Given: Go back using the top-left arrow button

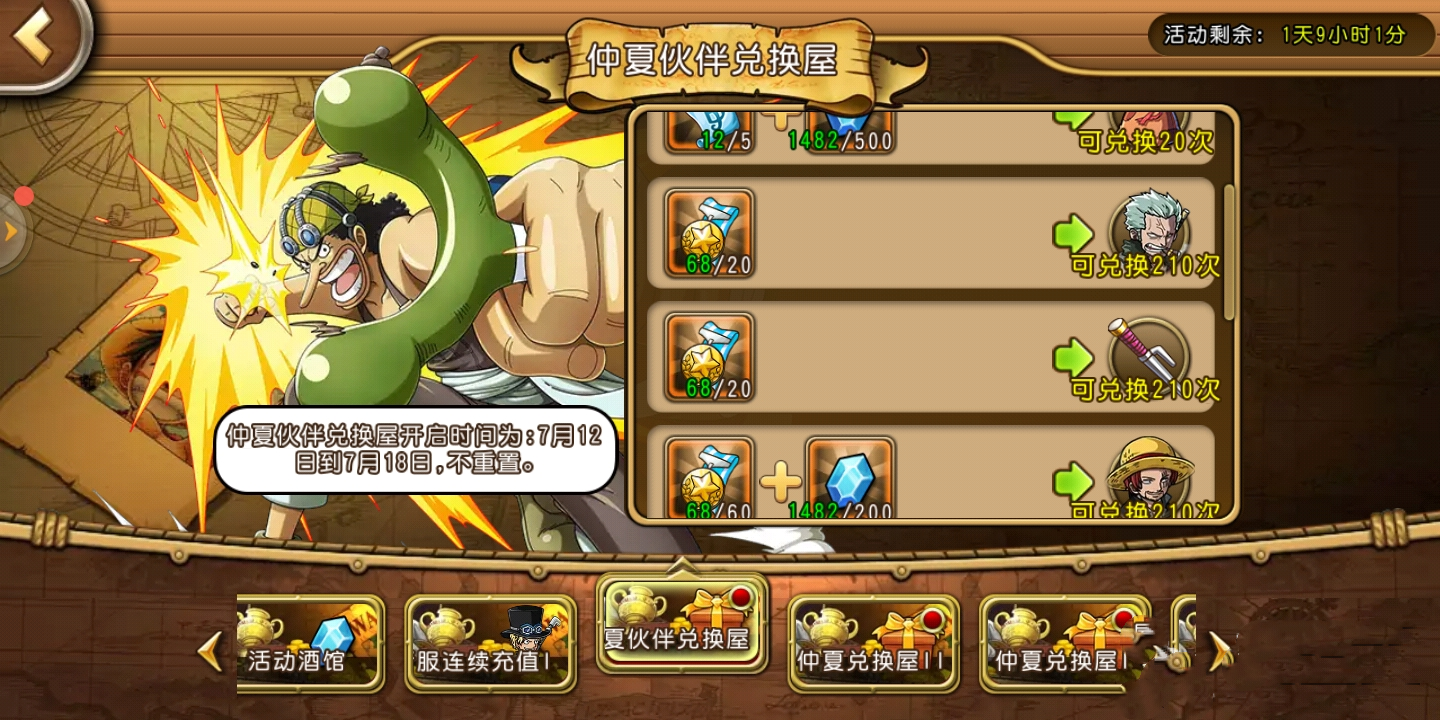Looking at the screenshot, I should point(38,38).
